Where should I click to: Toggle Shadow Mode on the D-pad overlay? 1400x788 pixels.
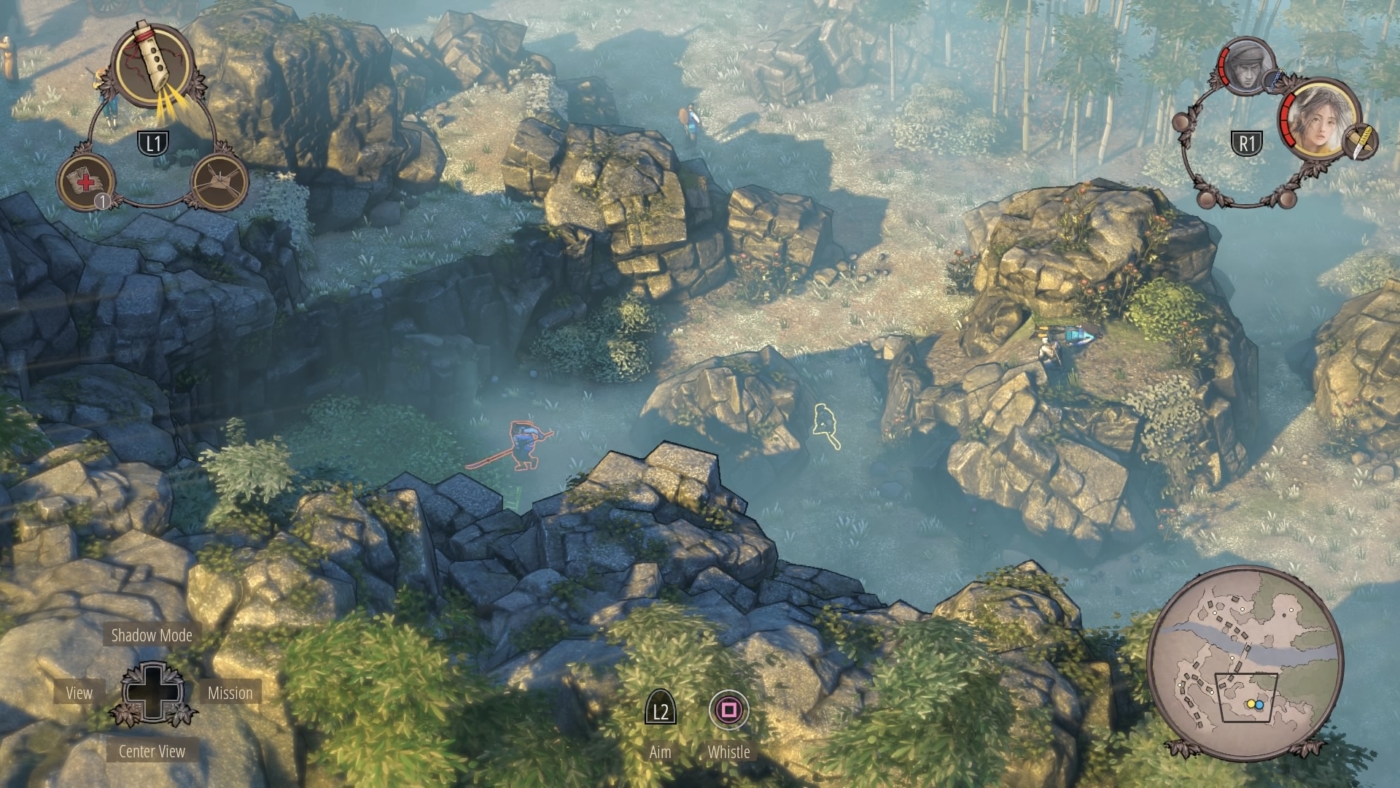(x=151, y=635)
